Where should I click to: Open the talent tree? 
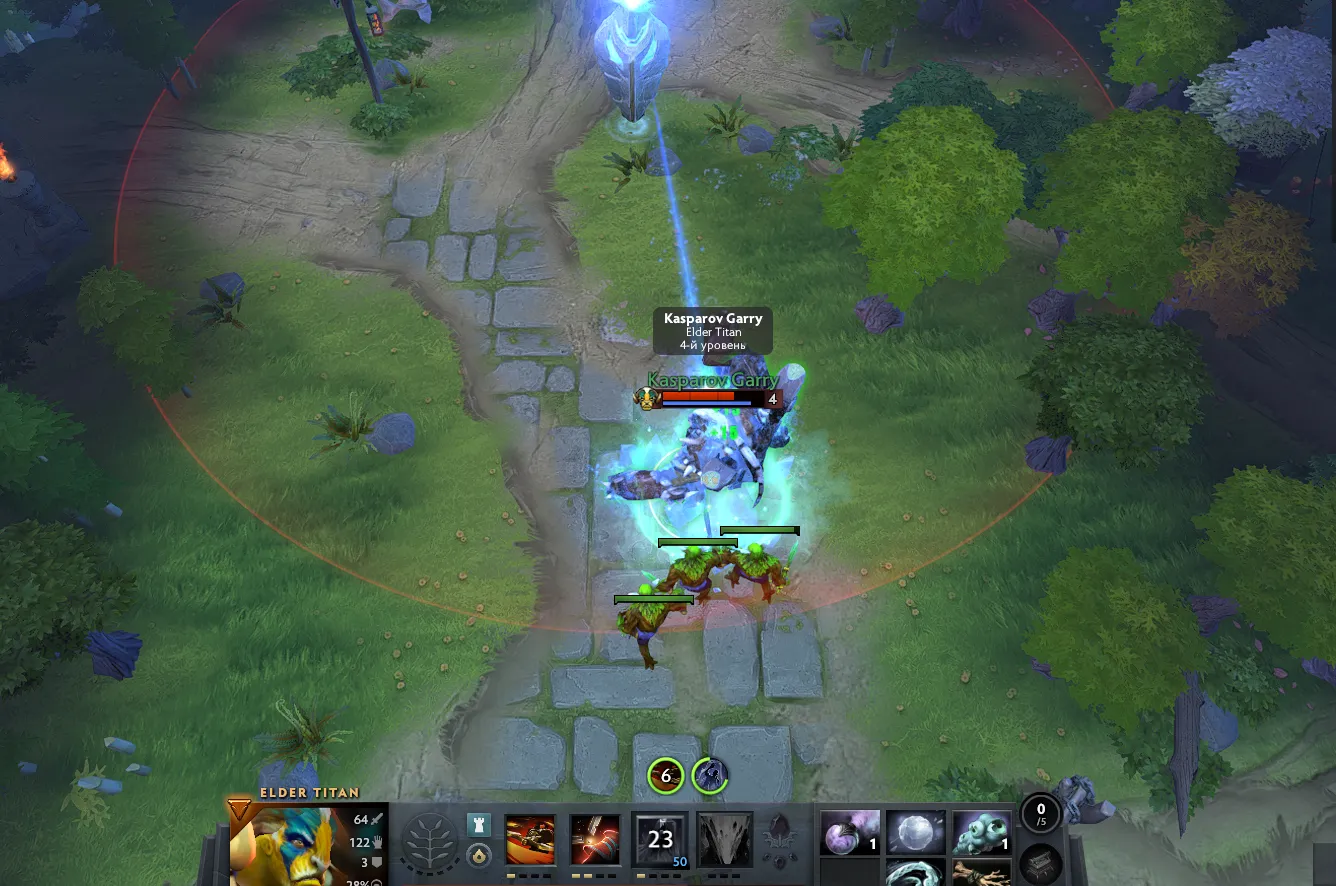(x=430, y=842)
